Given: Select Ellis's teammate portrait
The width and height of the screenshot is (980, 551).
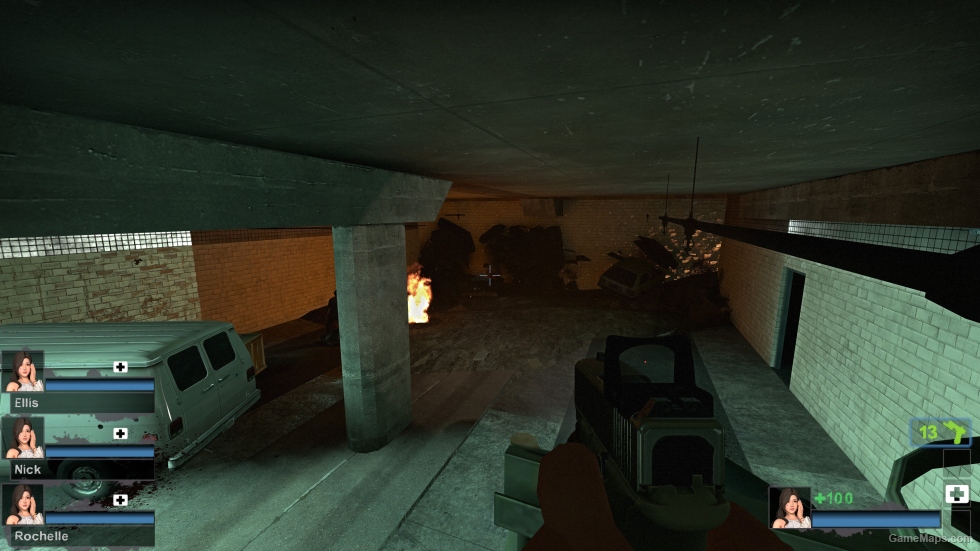Looking at the screenshot, I should (23, 371).
